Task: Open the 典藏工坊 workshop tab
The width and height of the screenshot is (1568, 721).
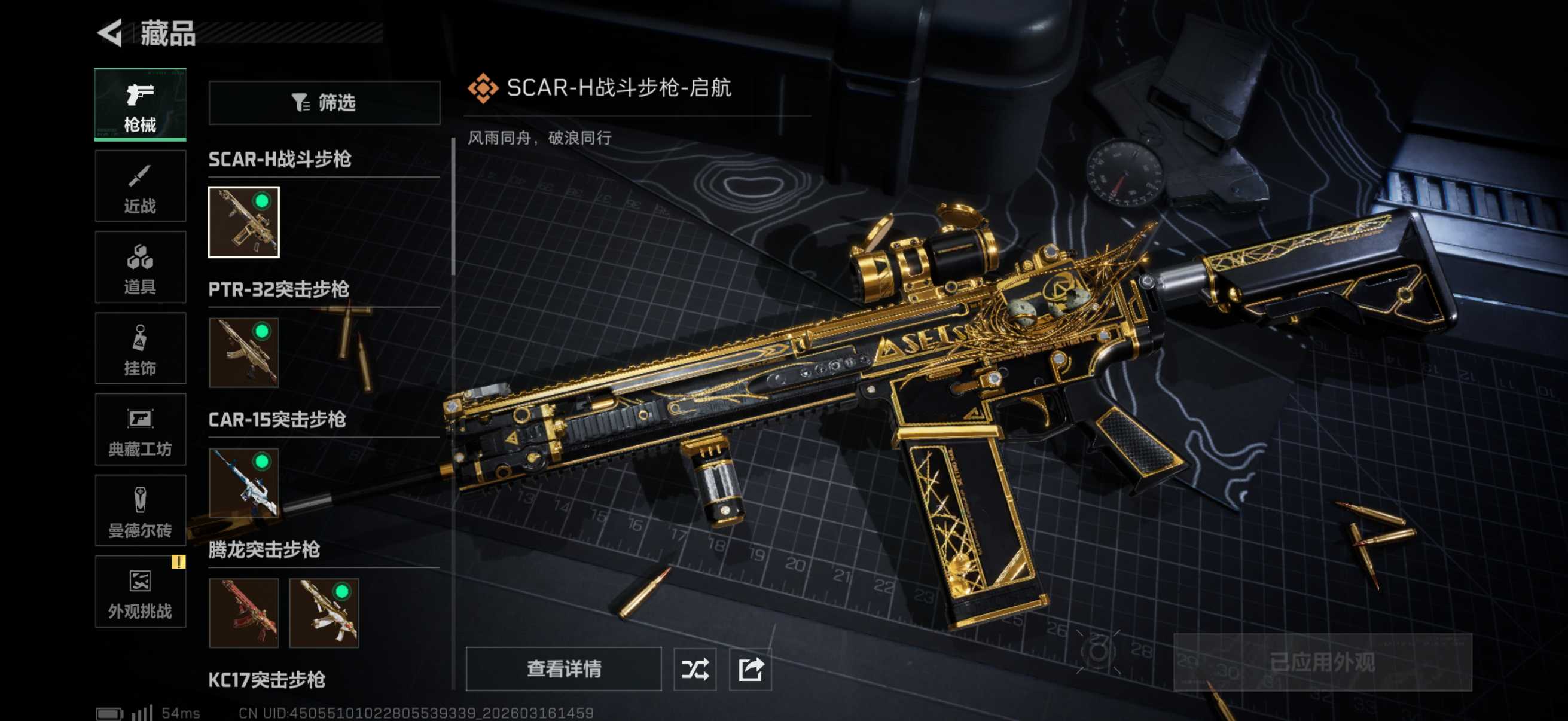Action: point(140,430)
